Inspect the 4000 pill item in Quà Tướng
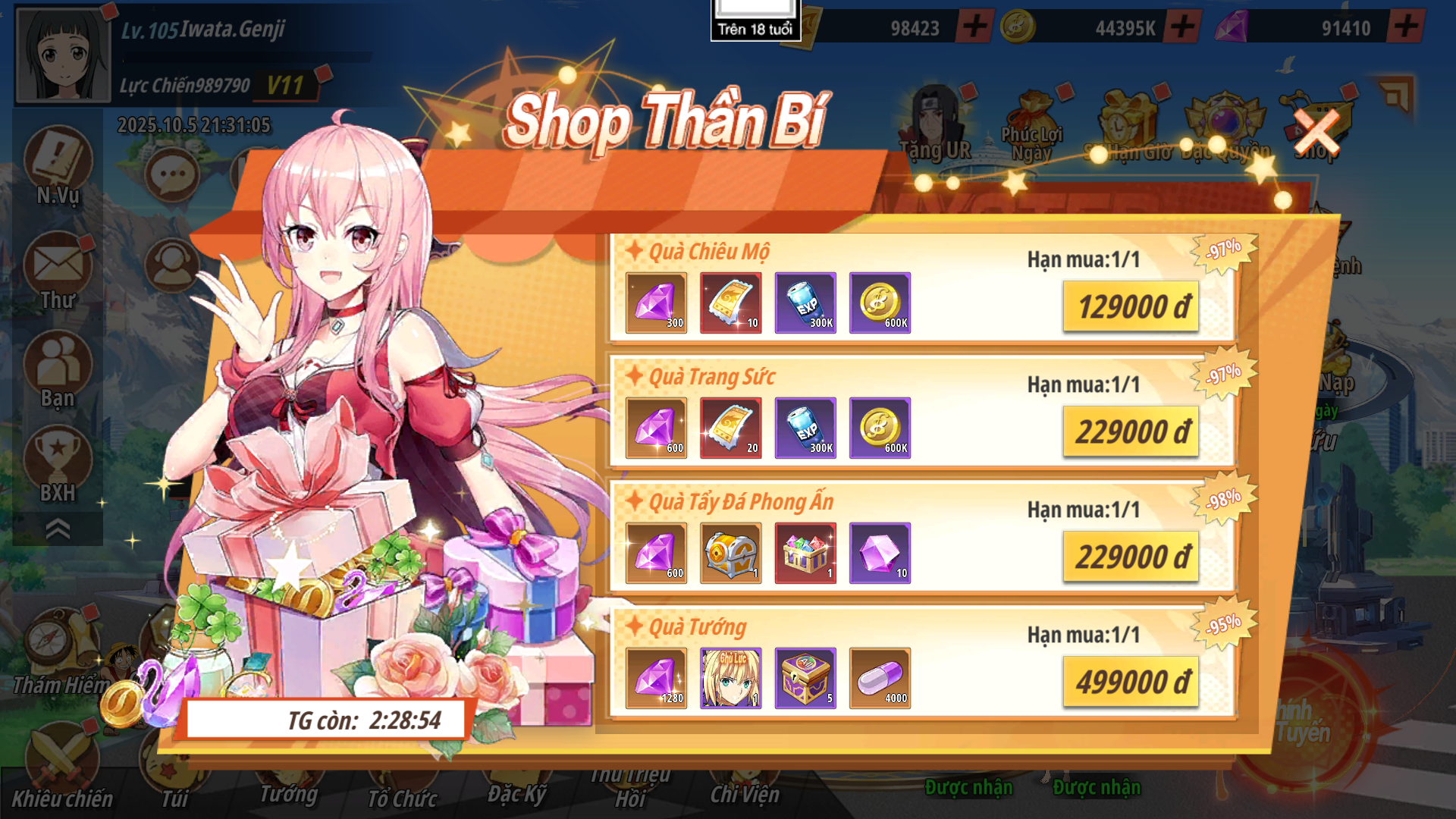The image size is (1456, 819). (x=880, y=678)
